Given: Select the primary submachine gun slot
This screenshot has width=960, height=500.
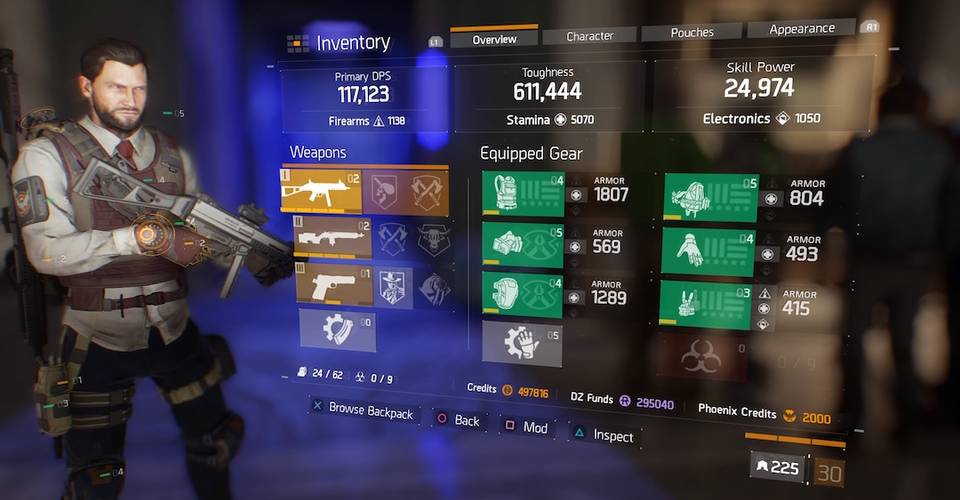Looking at the screenshot, I should click(x=319, y=190).
